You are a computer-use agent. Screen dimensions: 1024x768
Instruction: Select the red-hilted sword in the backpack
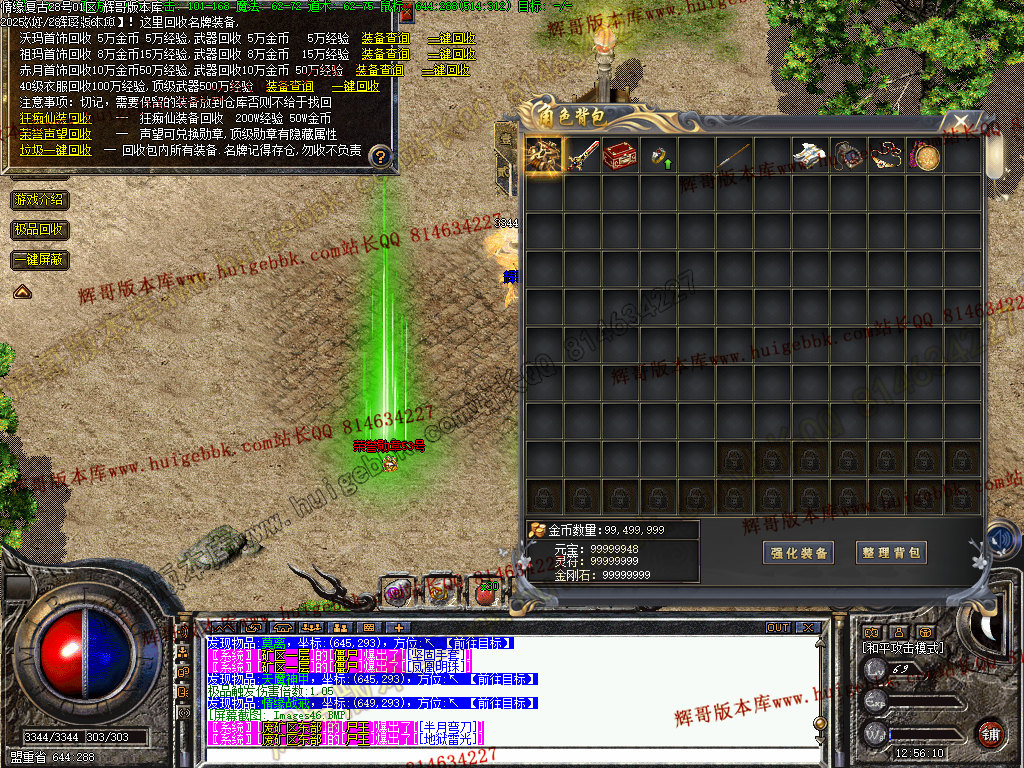tap(582, 156)
